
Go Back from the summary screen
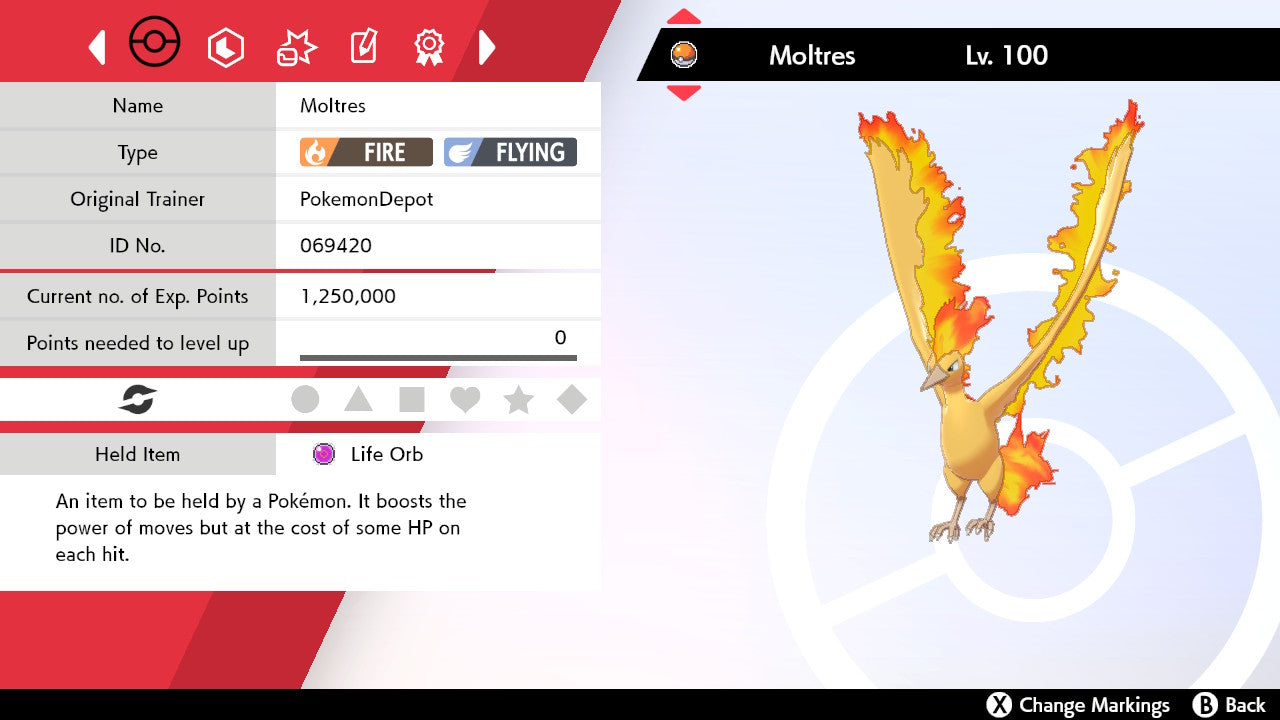click(x=1230, y=705)
